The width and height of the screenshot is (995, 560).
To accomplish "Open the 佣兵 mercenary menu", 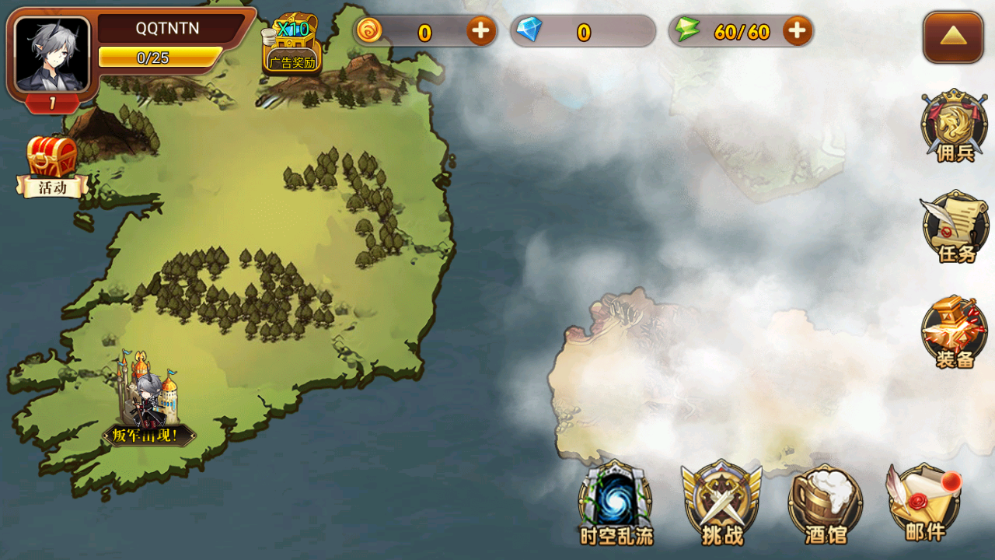I will tap(954, 127).
